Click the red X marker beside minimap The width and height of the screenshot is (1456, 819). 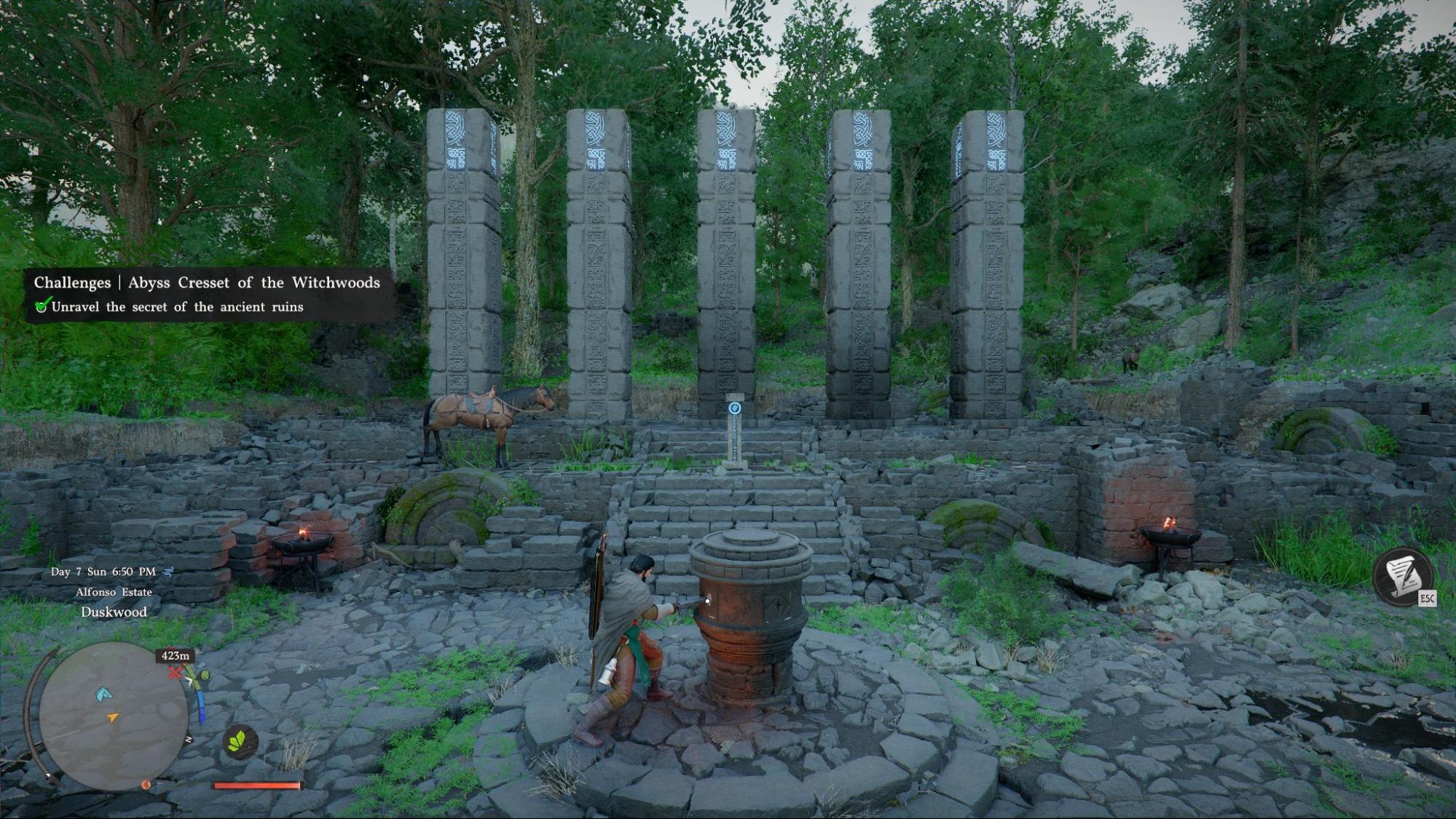coord(175,673)
